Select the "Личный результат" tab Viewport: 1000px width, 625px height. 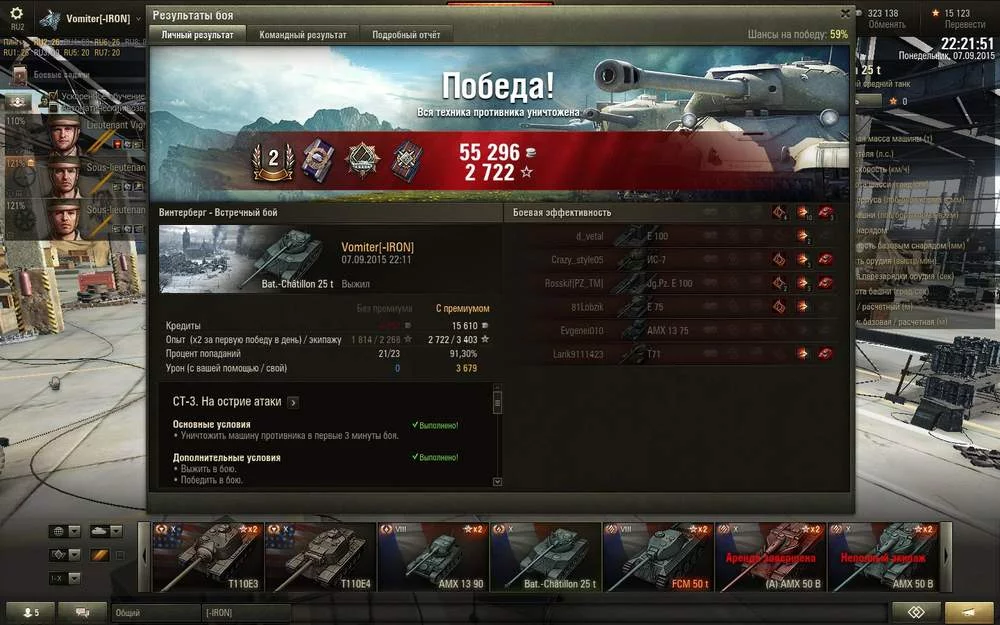(x=197, y=35)
